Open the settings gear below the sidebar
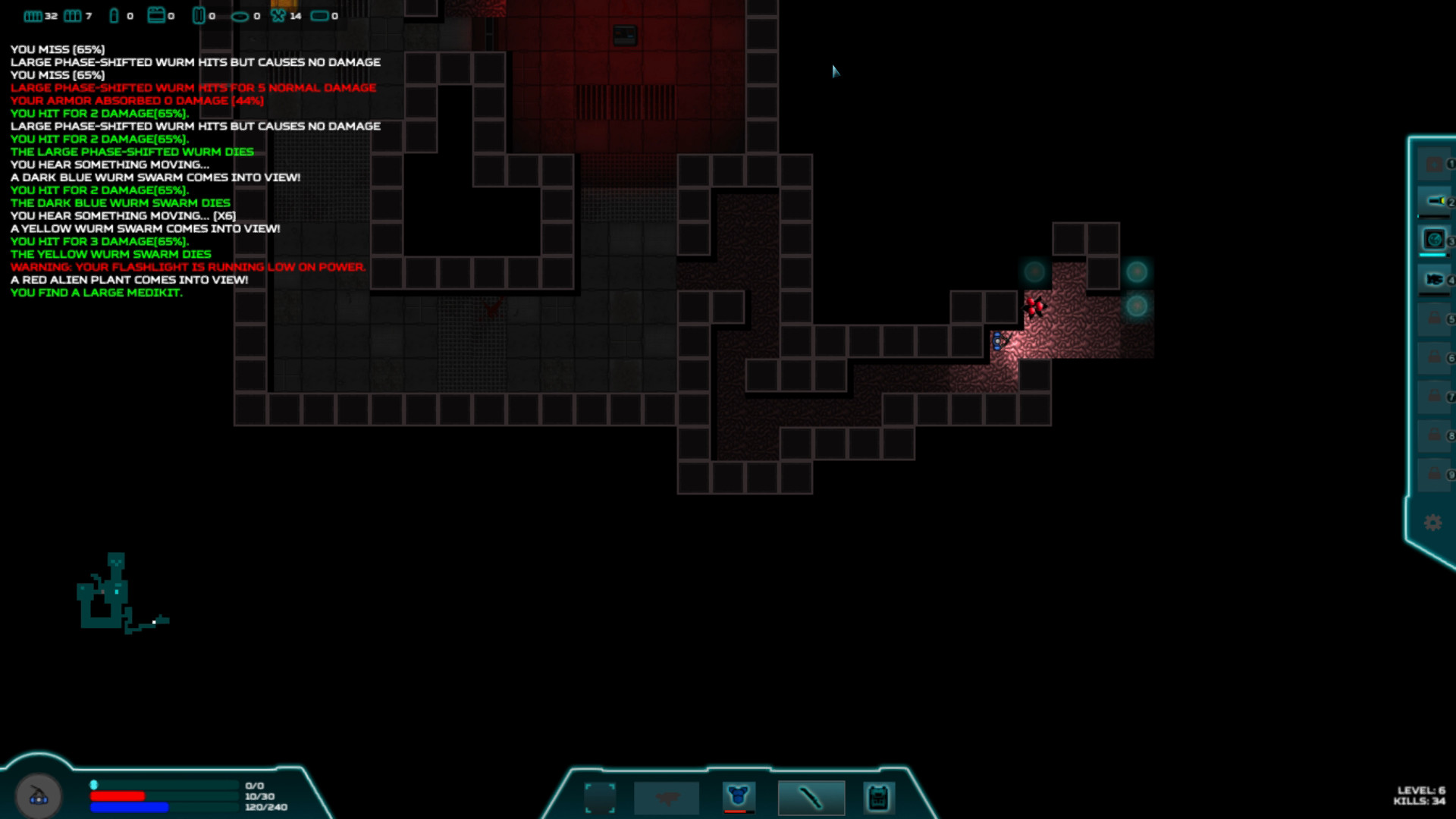This screenshot has width=1456, height=819. coord(1433,523)
